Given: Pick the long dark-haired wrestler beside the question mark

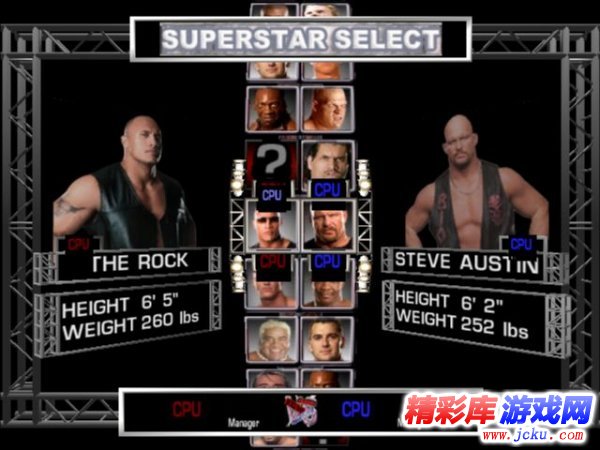Looking at the screenshot, I should coord(327,161).
